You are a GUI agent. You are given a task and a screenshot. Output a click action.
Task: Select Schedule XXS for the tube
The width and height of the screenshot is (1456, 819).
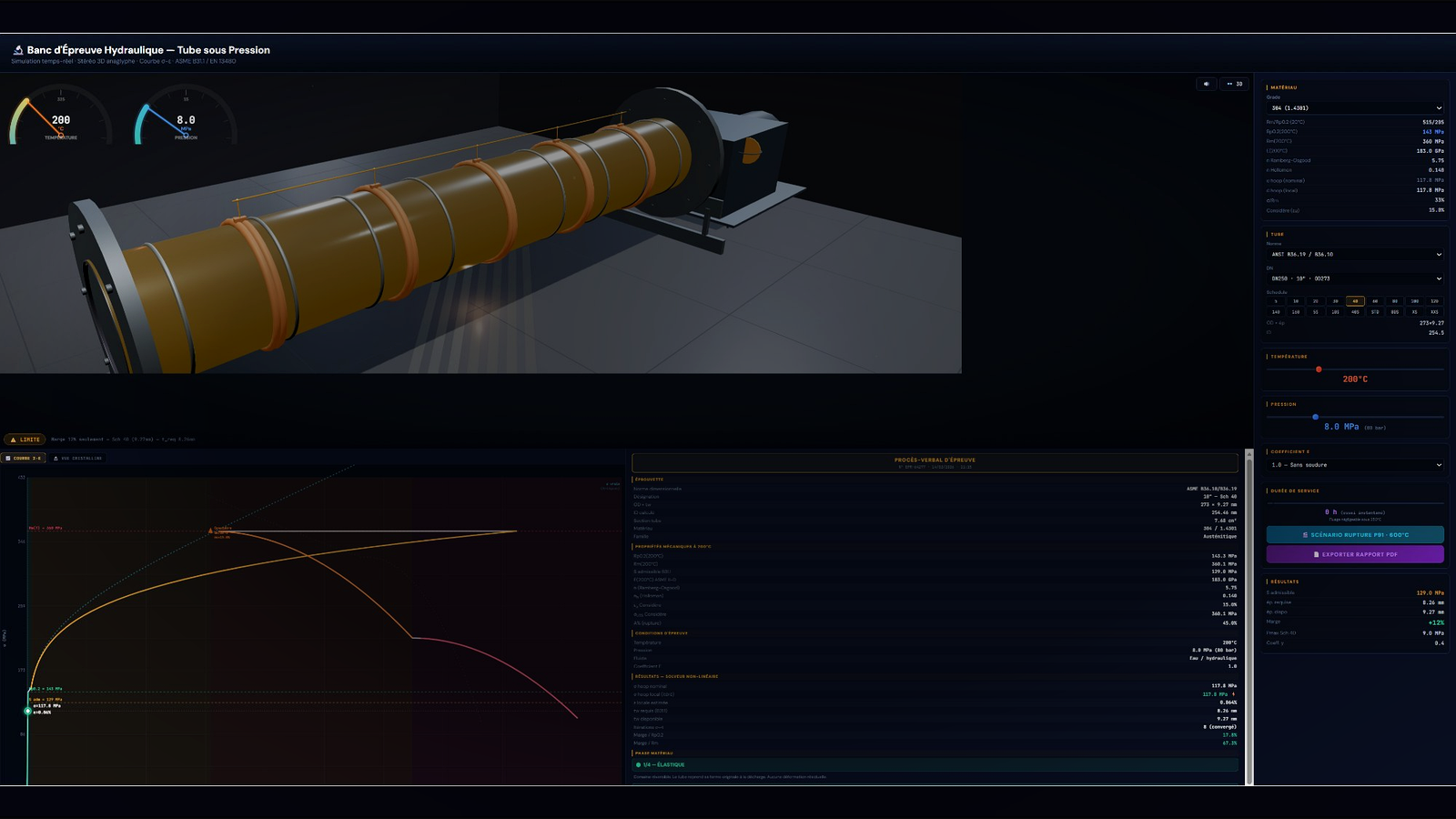(1435, 312)
